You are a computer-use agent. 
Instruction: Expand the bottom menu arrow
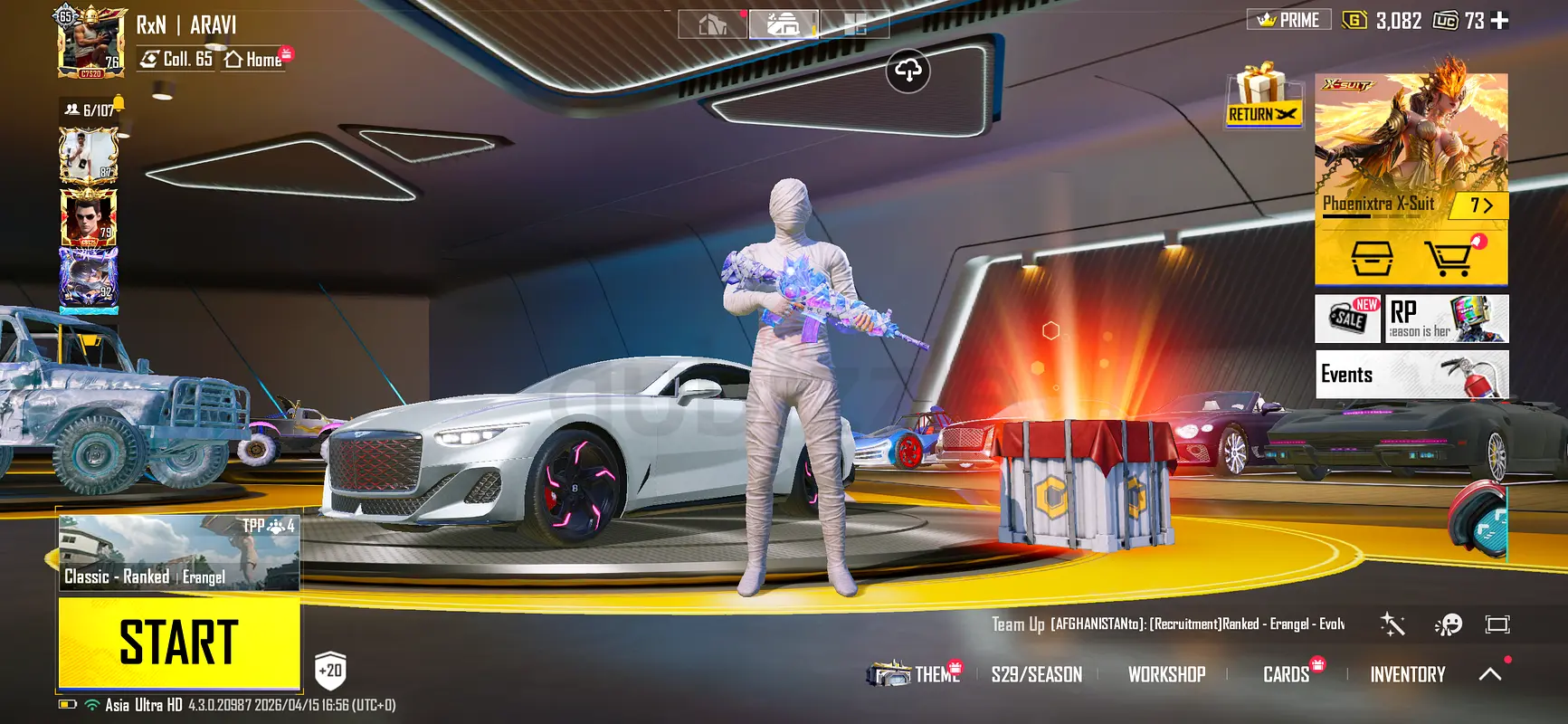[x=1489, y=674]
